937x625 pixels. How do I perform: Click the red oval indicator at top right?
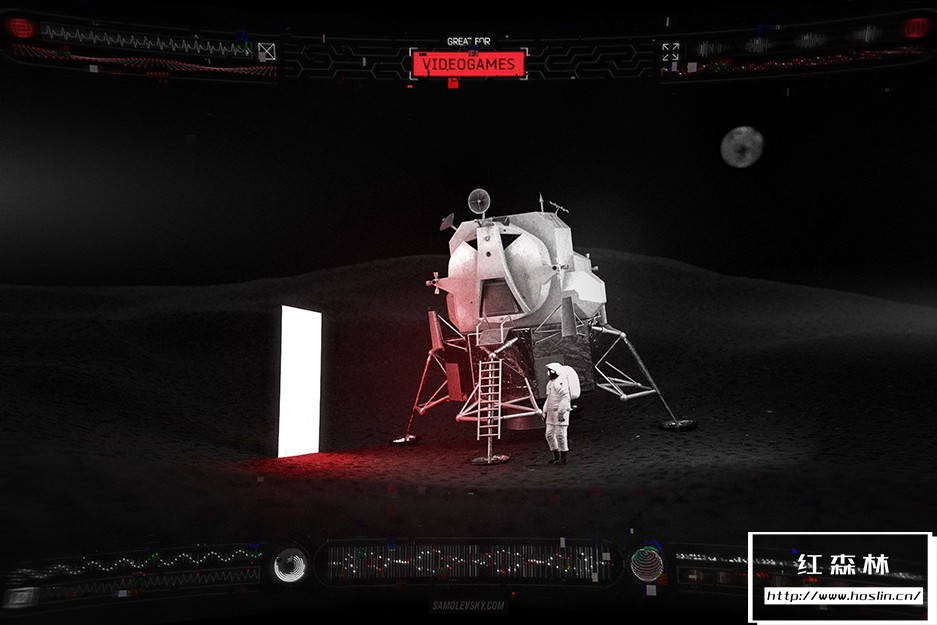point(916,28)
